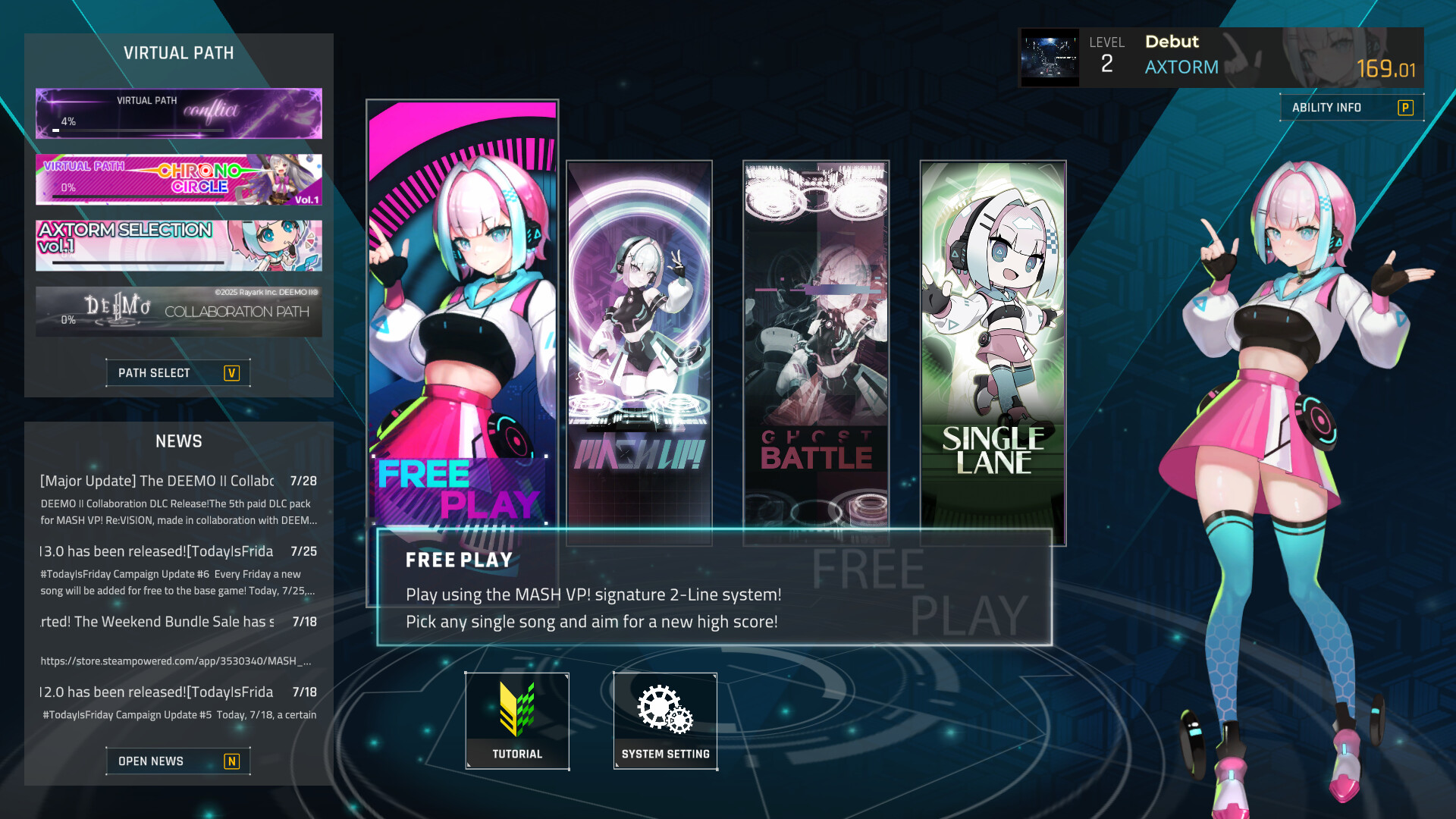Choose the Chrono Circle Vol.1 path banner
This screenshot has width=1456, height=819.
pos(179,180)
